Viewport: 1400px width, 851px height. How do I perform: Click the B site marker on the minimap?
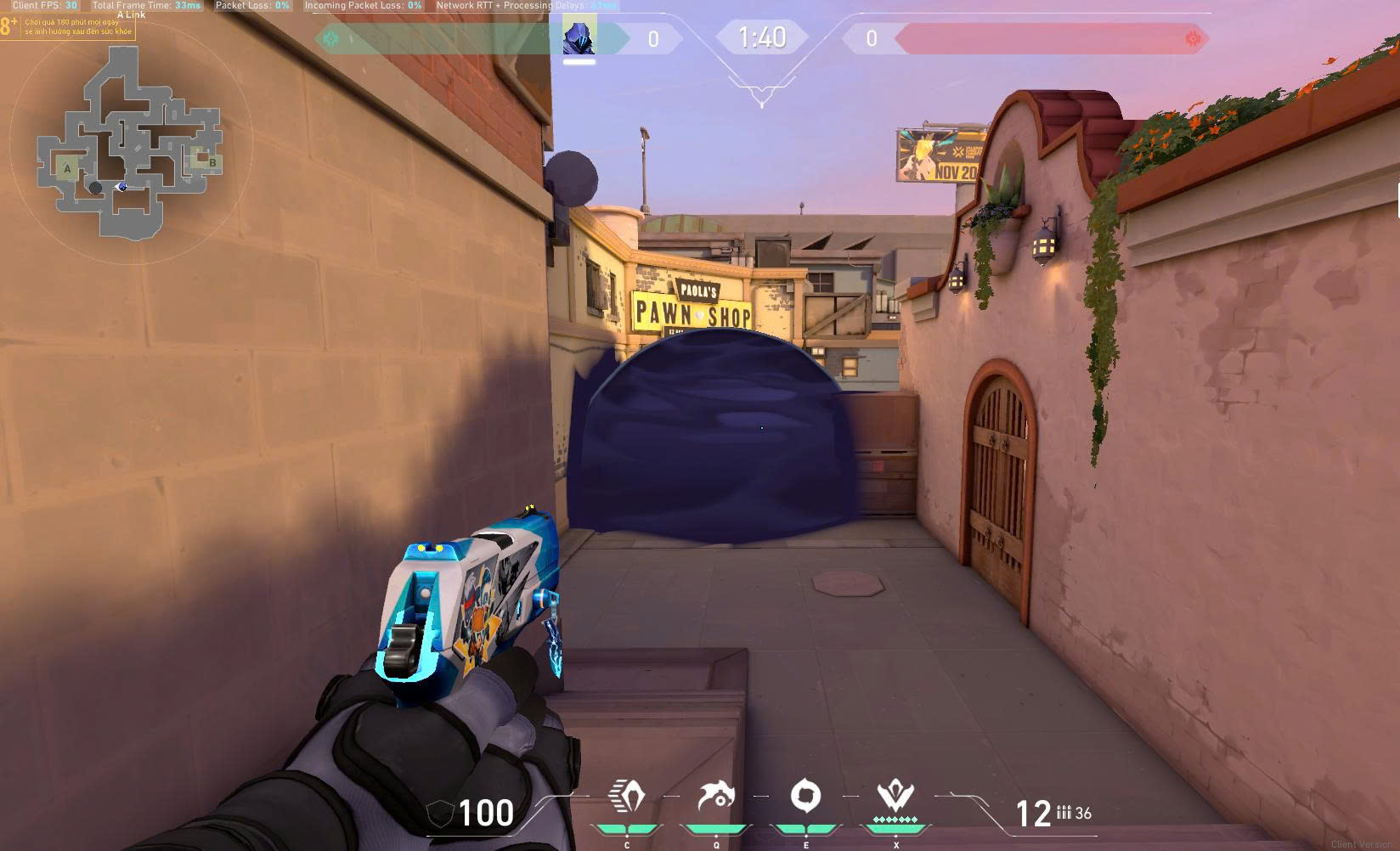point(212,161)
